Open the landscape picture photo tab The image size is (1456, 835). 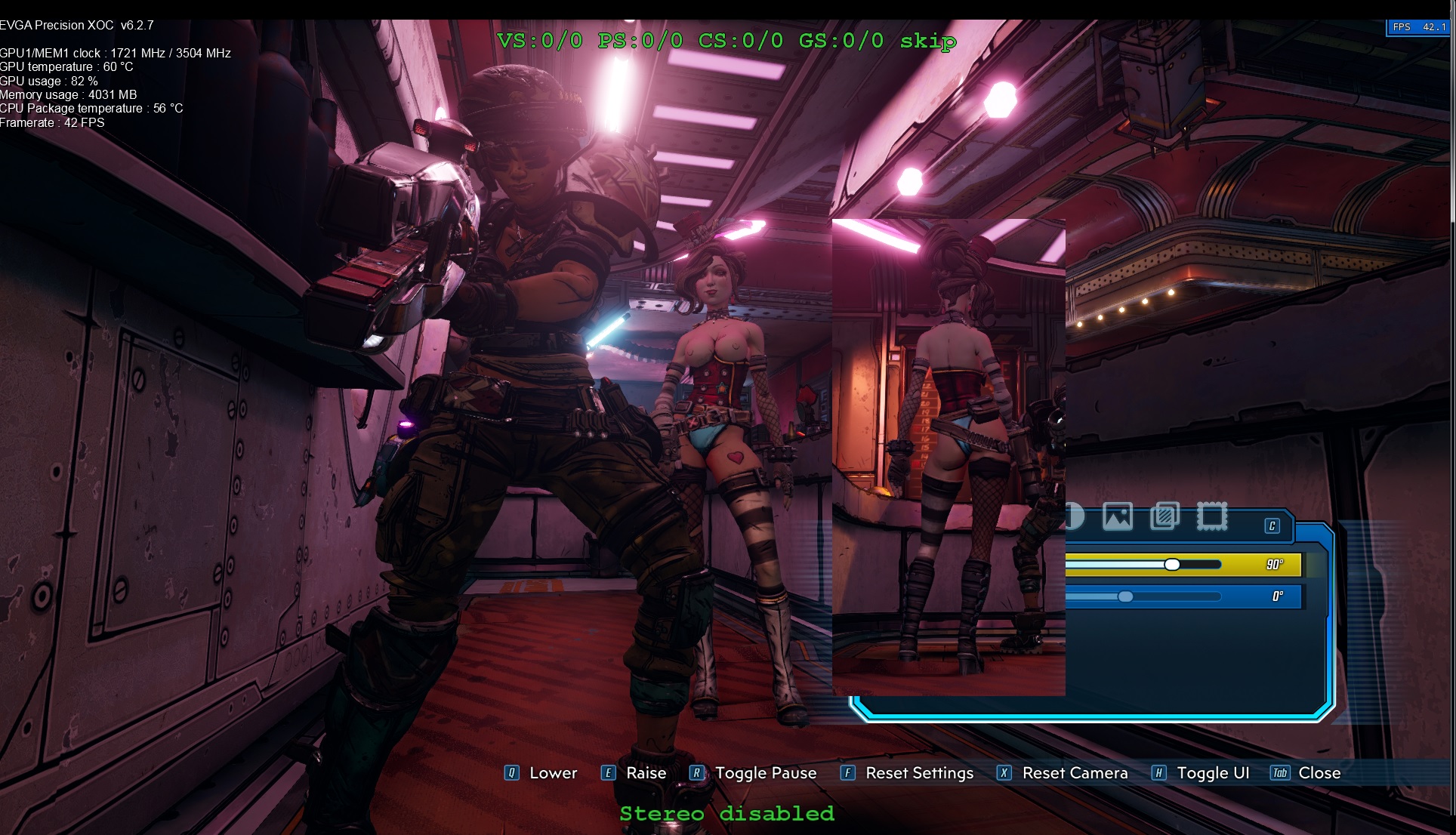(x=1118, y=517)
